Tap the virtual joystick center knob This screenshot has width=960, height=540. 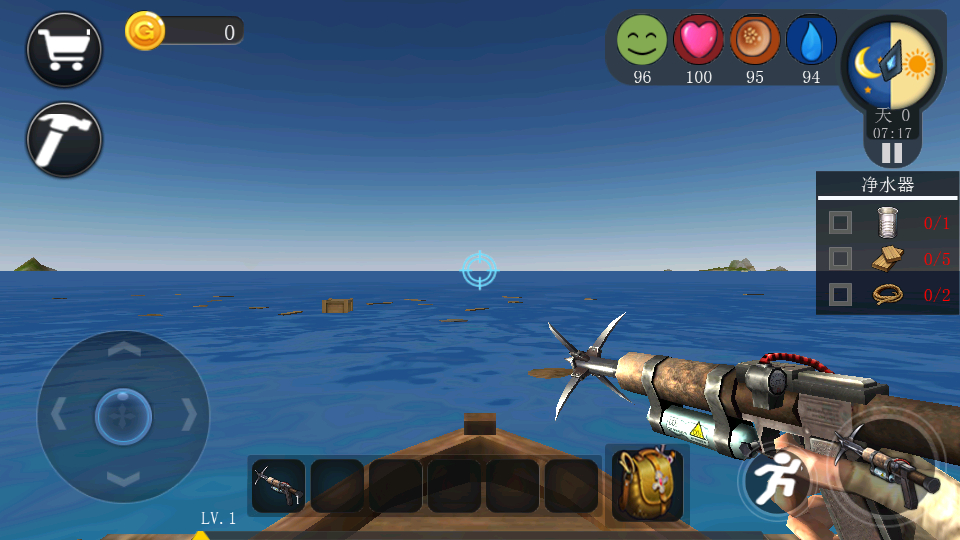[123, 415]
